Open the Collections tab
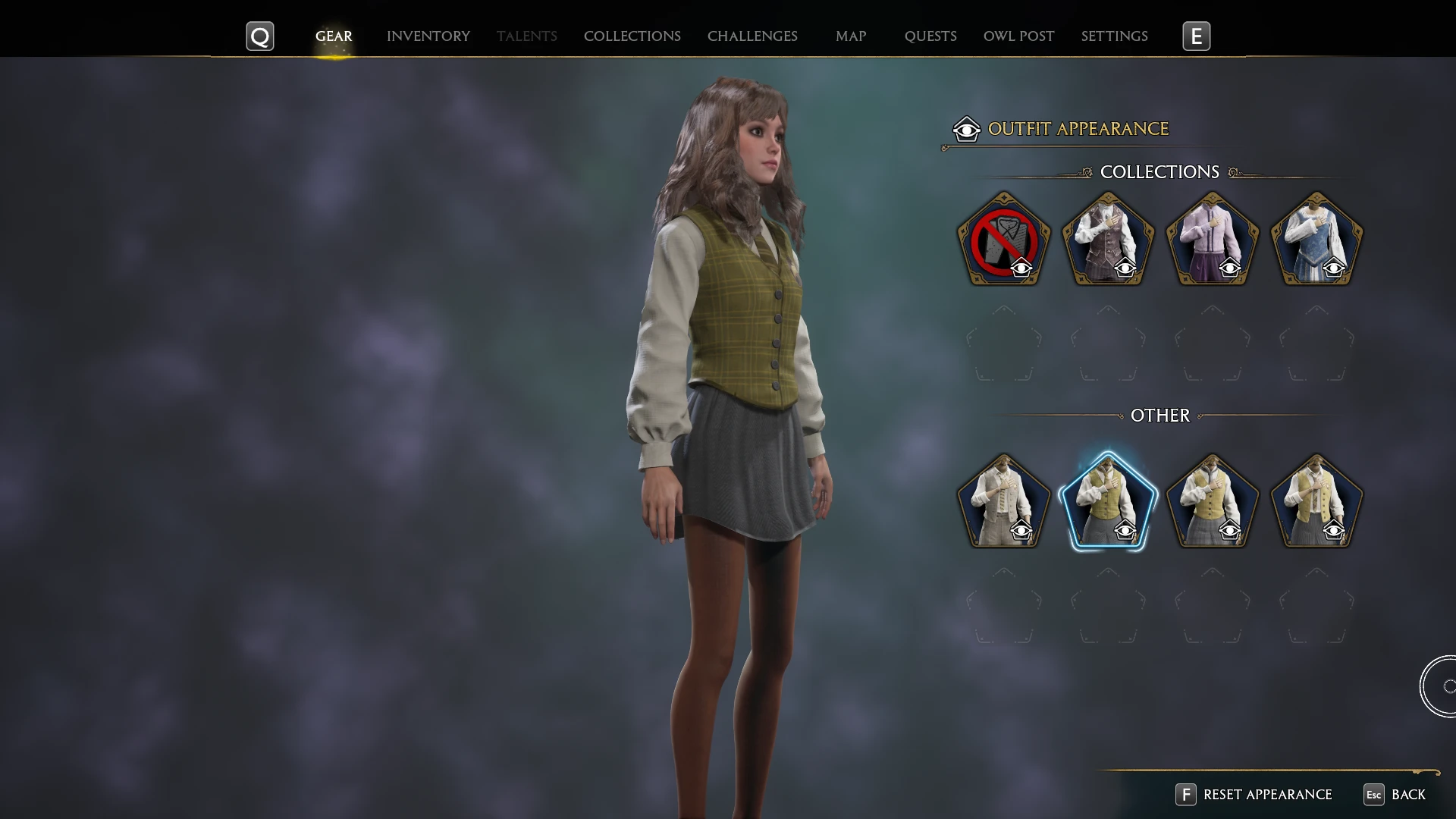1456x819 pixels. point(632,36)
